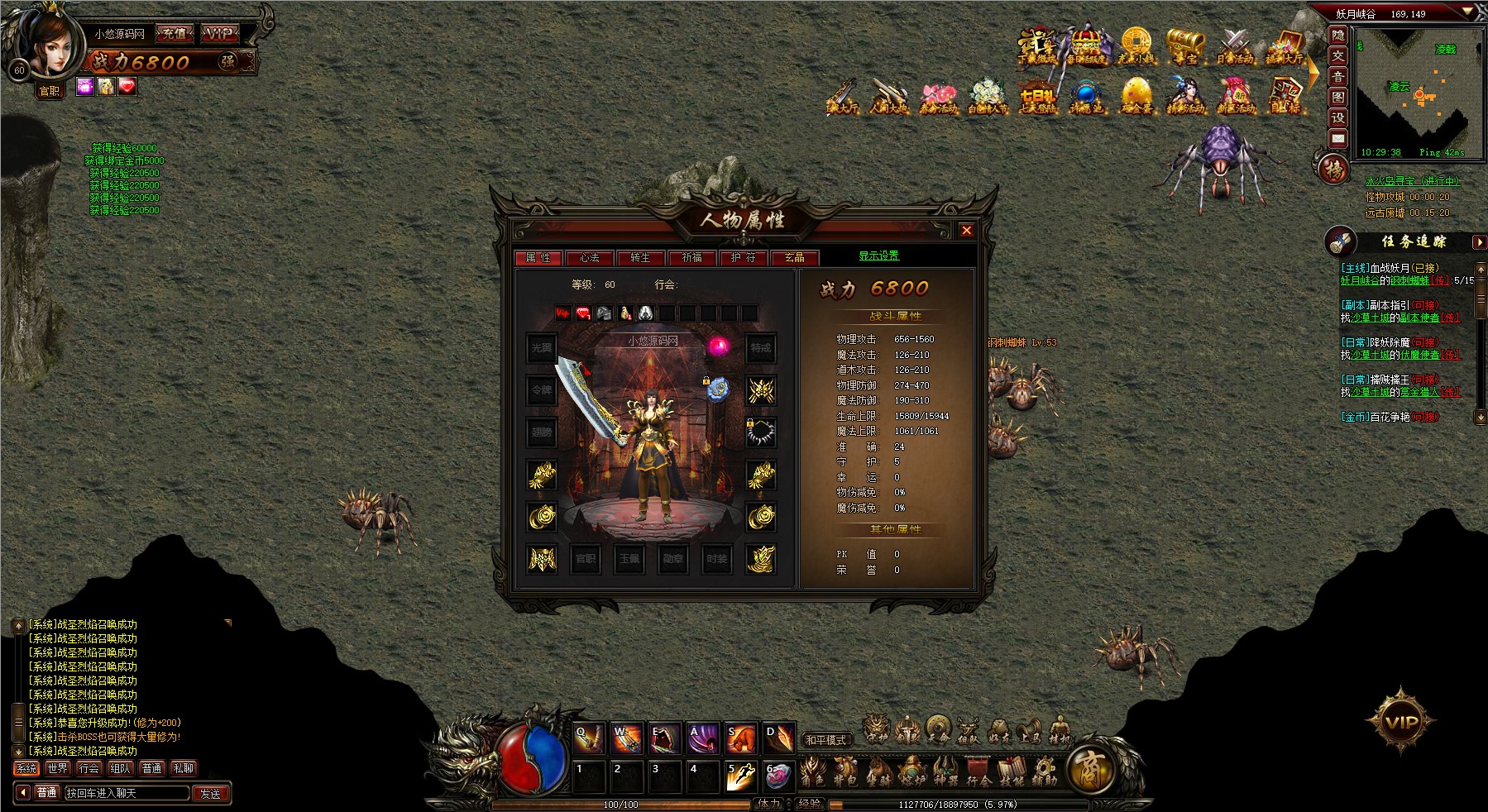Click the 发送 send chat button
Screen dimensions: 1488x812
click(210, 793)
